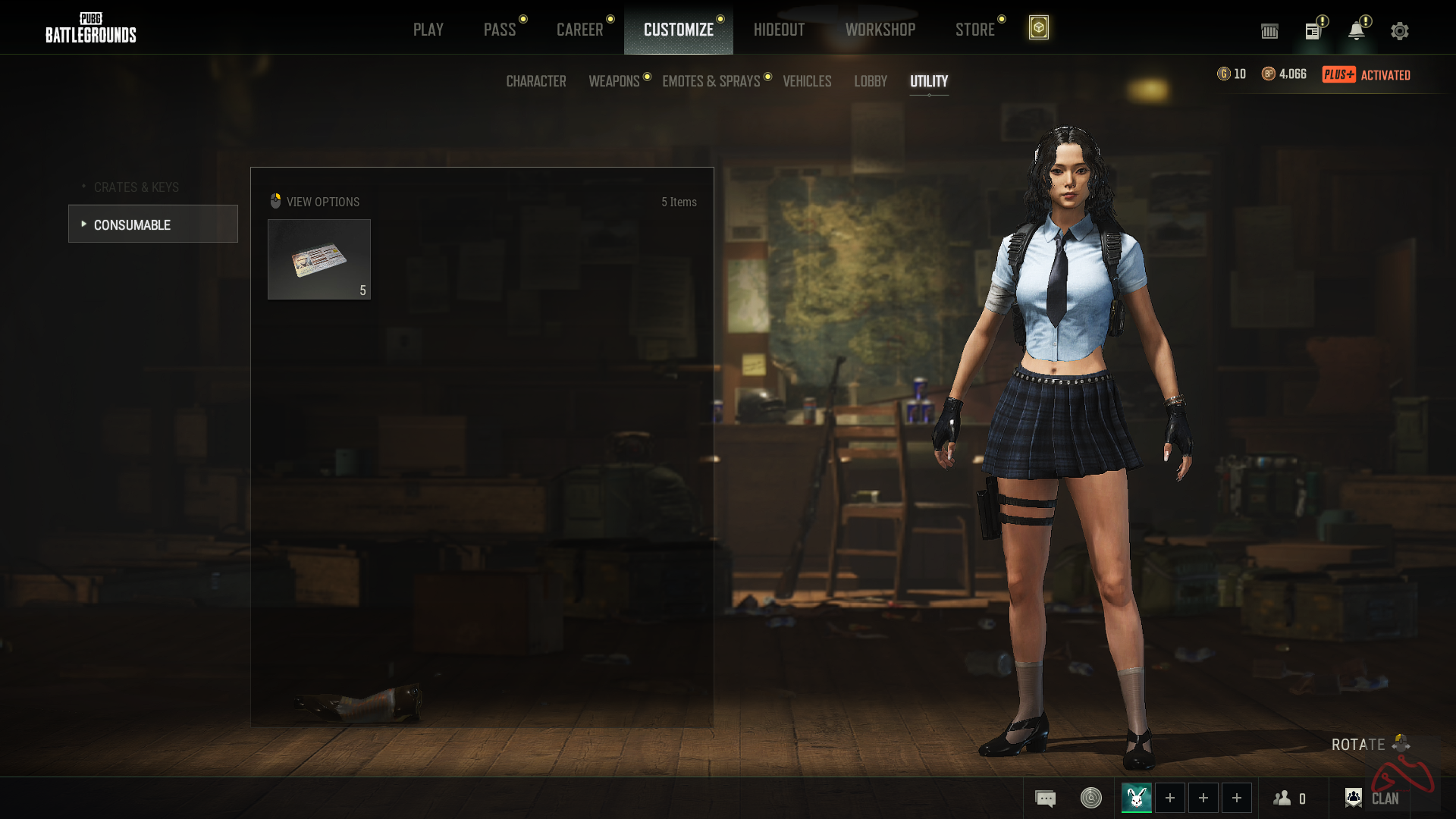Go to the Hideout tab

point(779,30)
